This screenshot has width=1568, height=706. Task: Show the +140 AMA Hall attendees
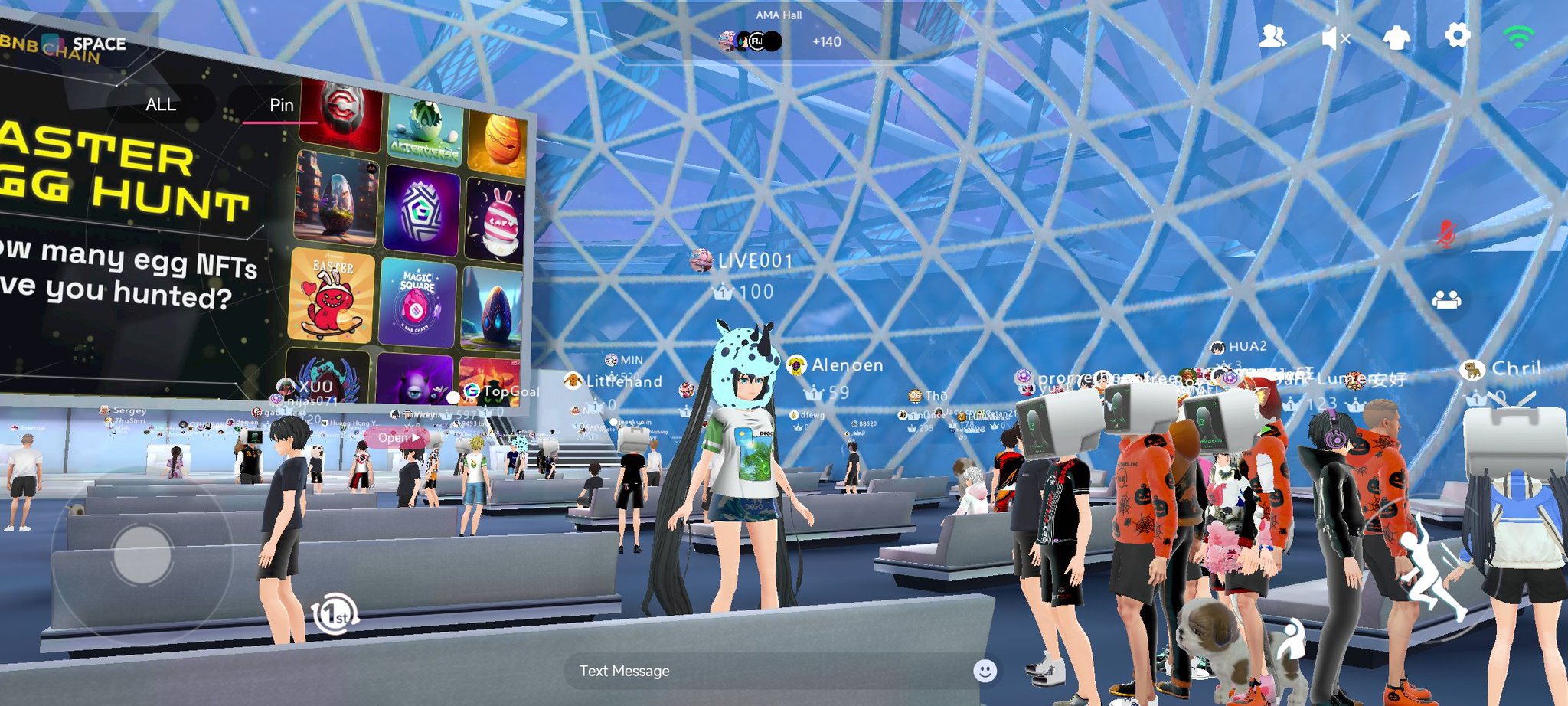point(826,41)
